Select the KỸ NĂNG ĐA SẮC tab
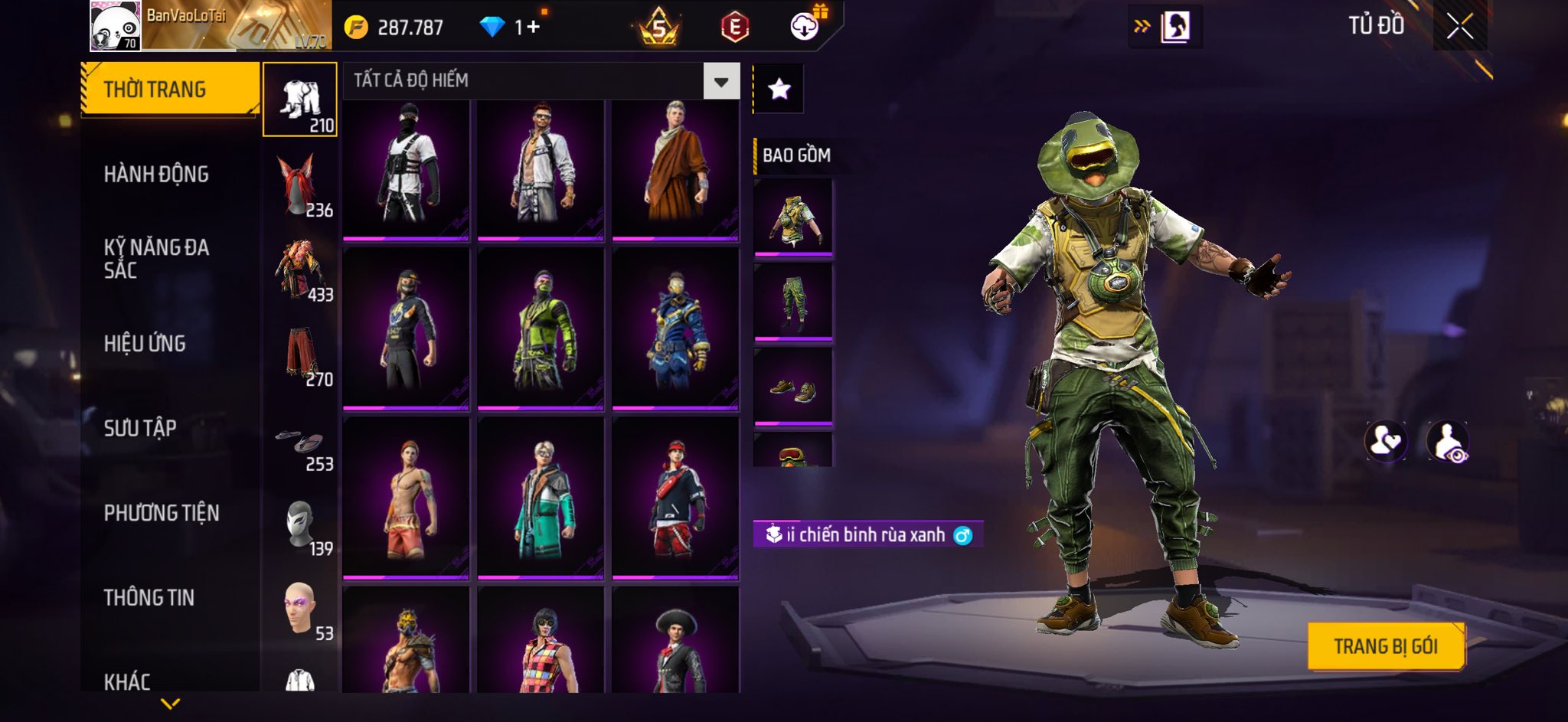This screenshot has width=1568, height=722. [156, 259]
